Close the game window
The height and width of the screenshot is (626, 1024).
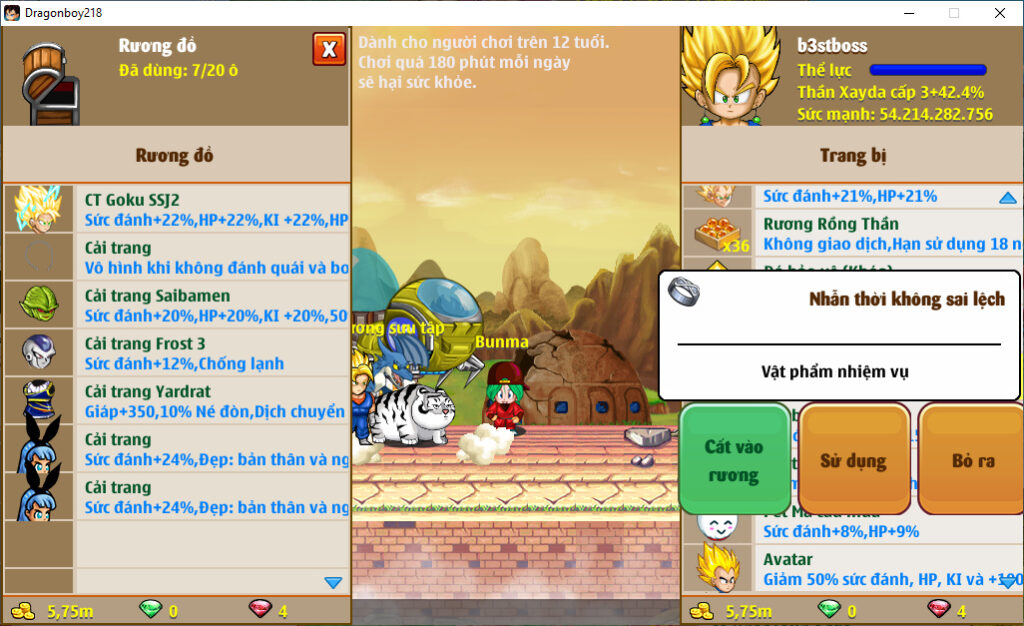click(999, 13)
